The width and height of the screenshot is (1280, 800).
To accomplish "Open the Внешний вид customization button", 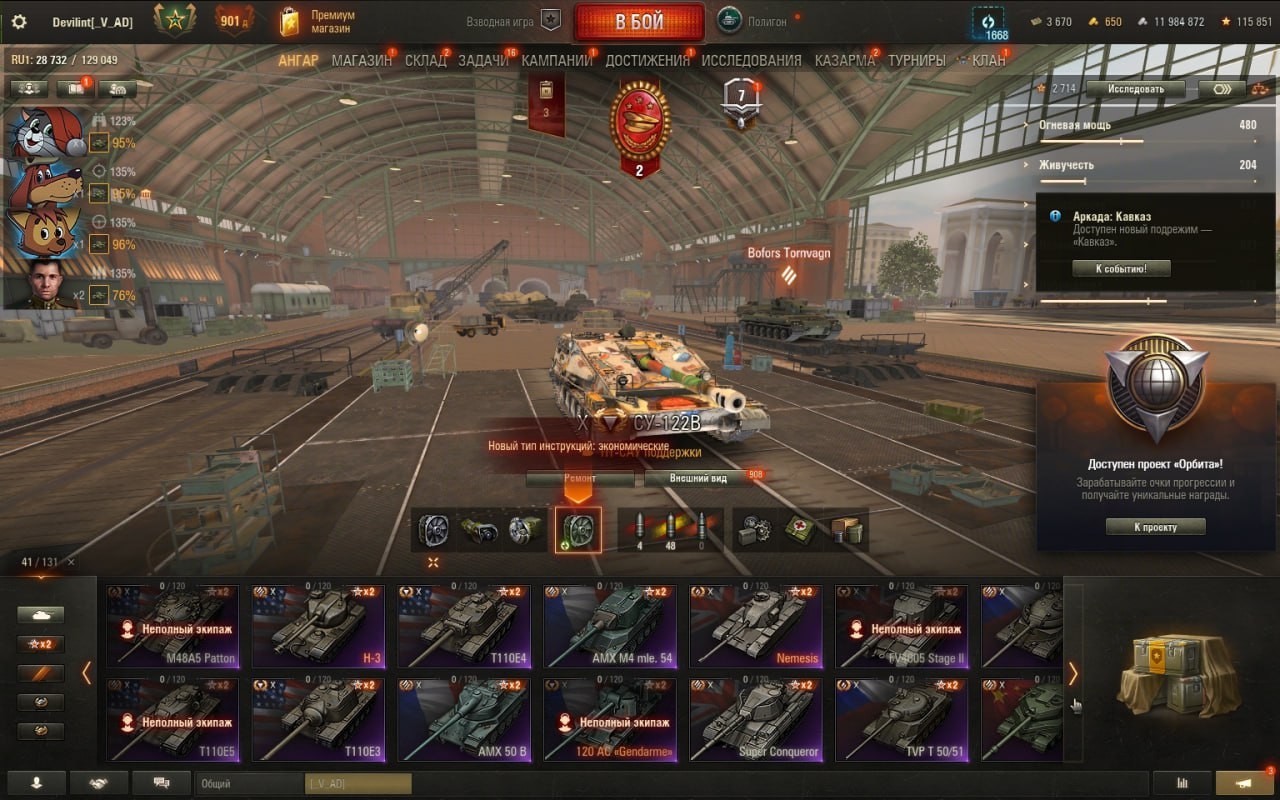I will tap(699, 478).
